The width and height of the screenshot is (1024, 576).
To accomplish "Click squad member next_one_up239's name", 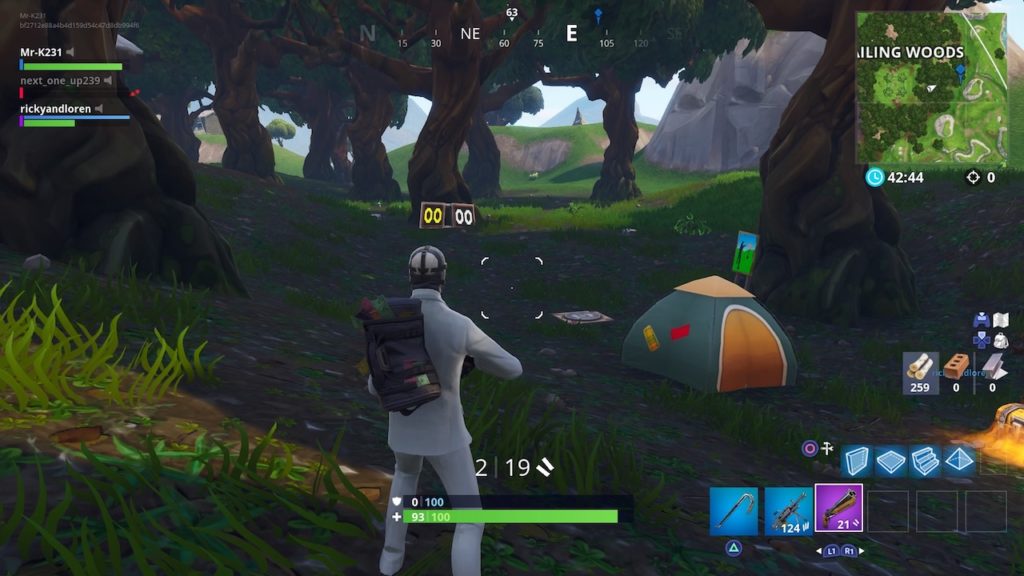I will [60, 80].
